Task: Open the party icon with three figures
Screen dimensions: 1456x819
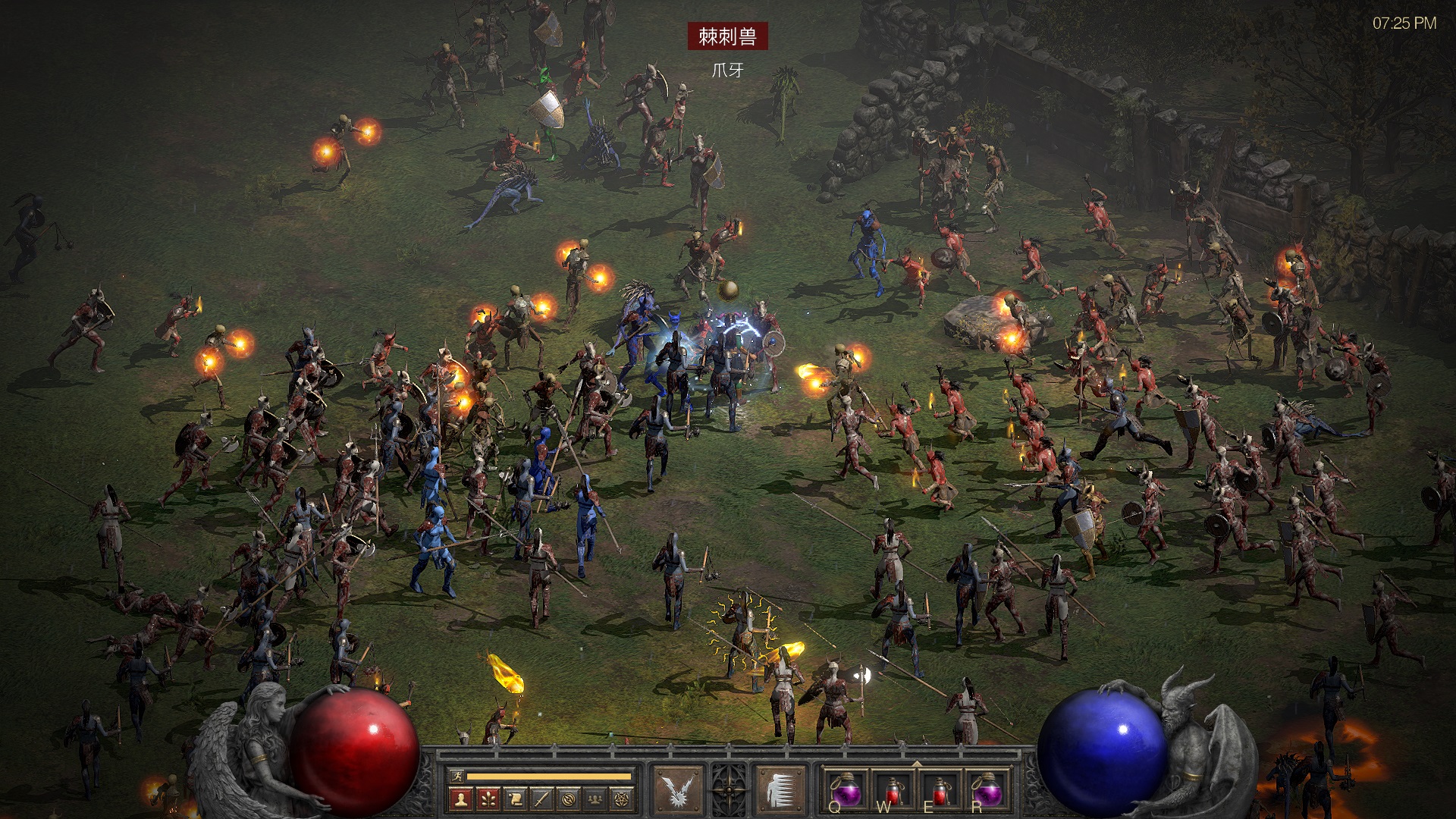Action: (x=596, y=799)
